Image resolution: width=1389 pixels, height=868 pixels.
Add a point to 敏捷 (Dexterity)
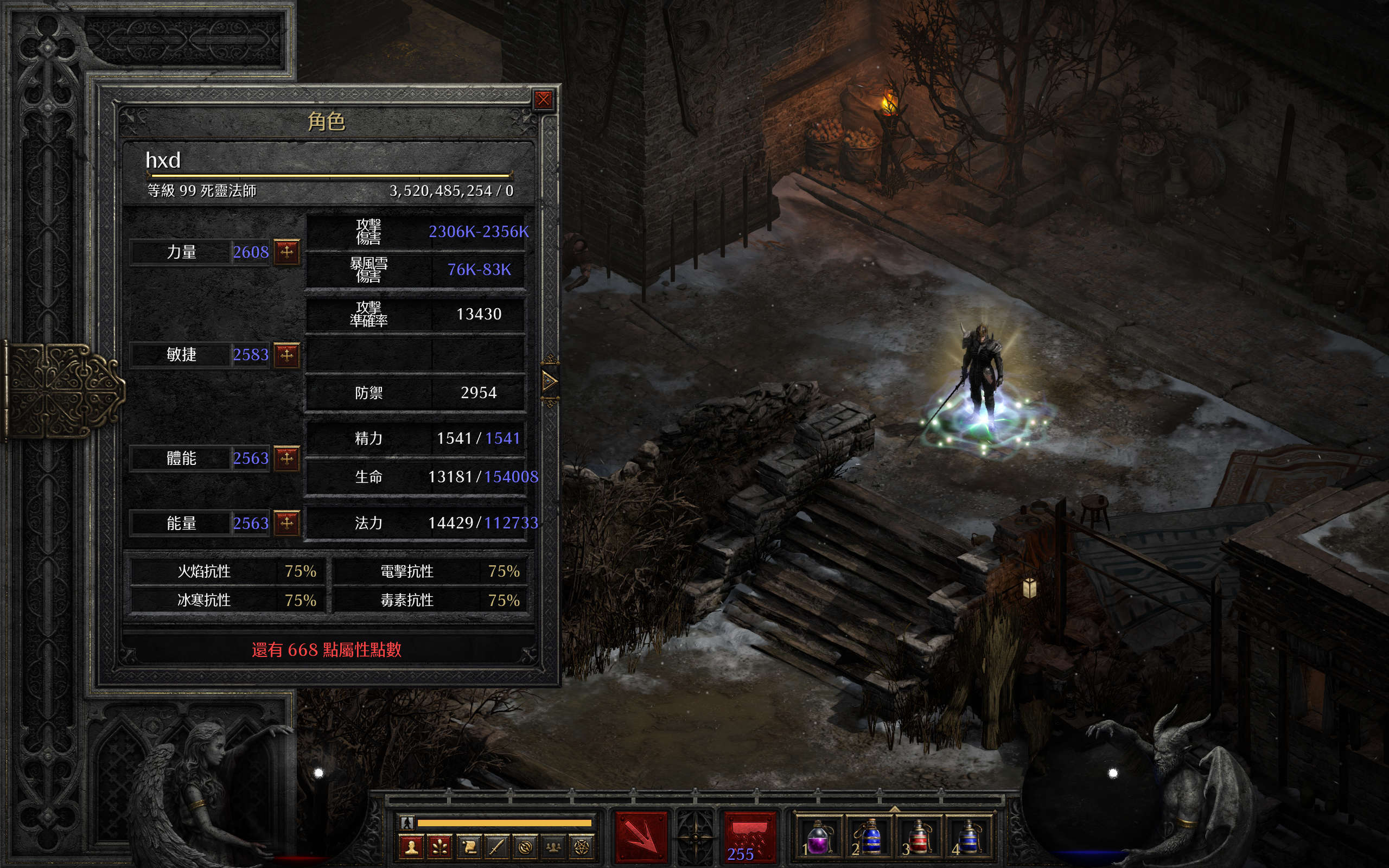(286, 355)
